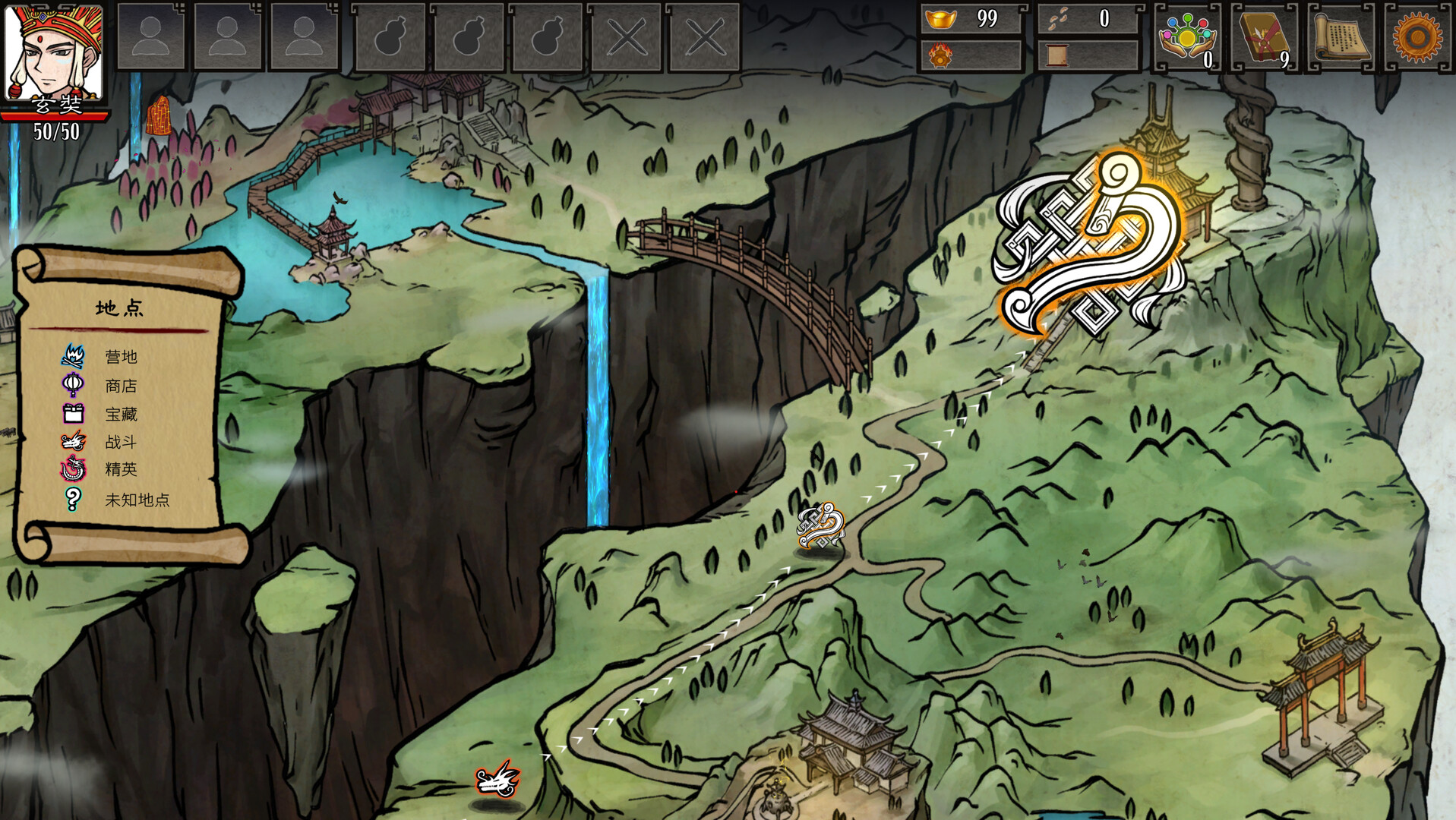Choose the dragon battle node on the map
Viewport: 1456px width, 820px height.
(x=497, y=780)
